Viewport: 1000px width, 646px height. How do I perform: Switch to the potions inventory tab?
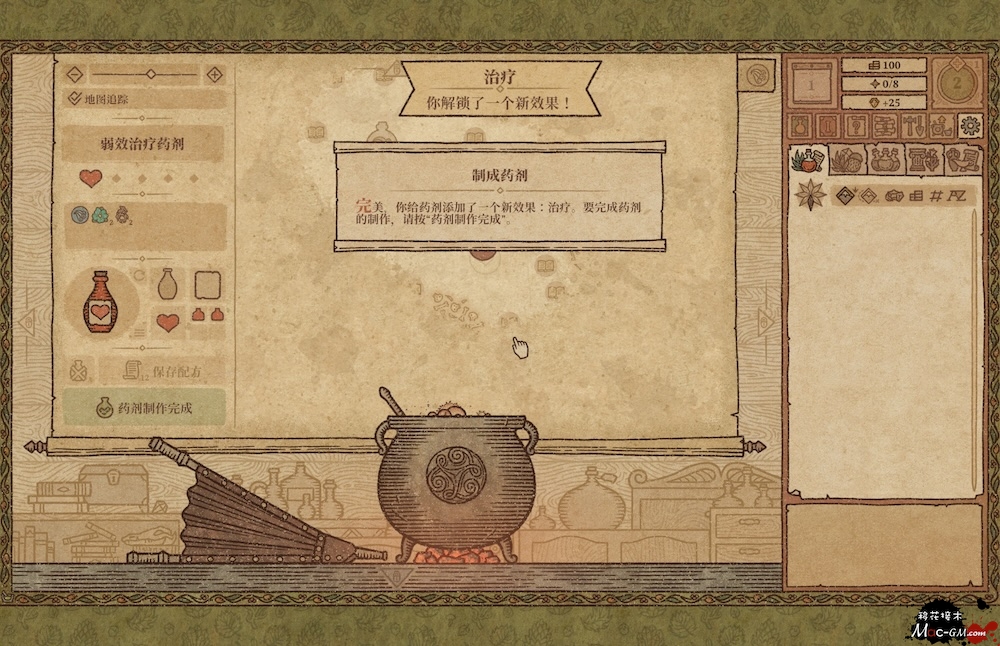click(x=882, y=159)
